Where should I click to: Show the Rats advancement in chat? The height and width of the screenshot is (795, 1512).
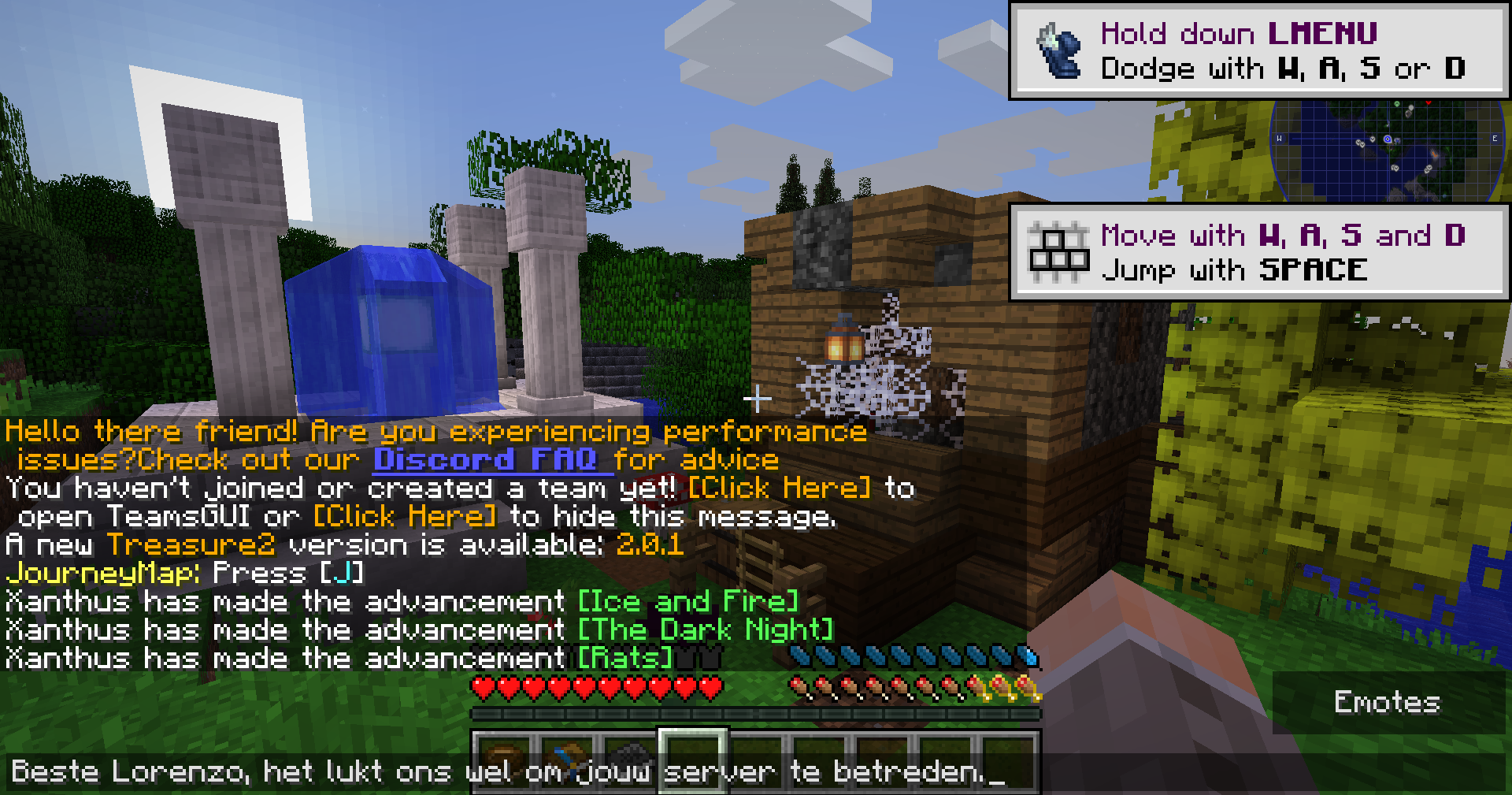point(625,659)
